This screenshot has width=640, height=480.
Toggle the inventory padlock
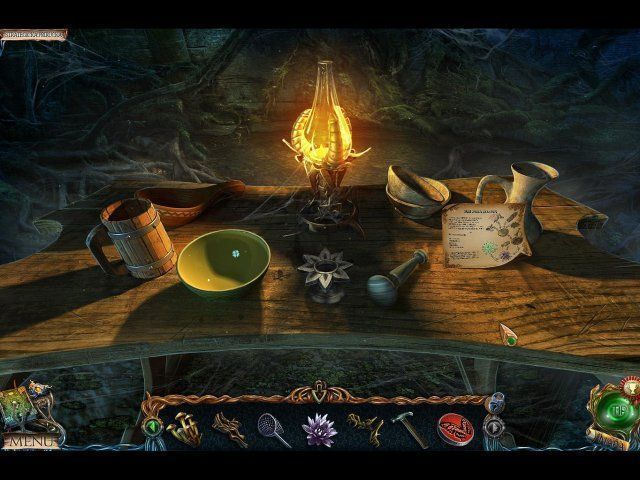497,400
